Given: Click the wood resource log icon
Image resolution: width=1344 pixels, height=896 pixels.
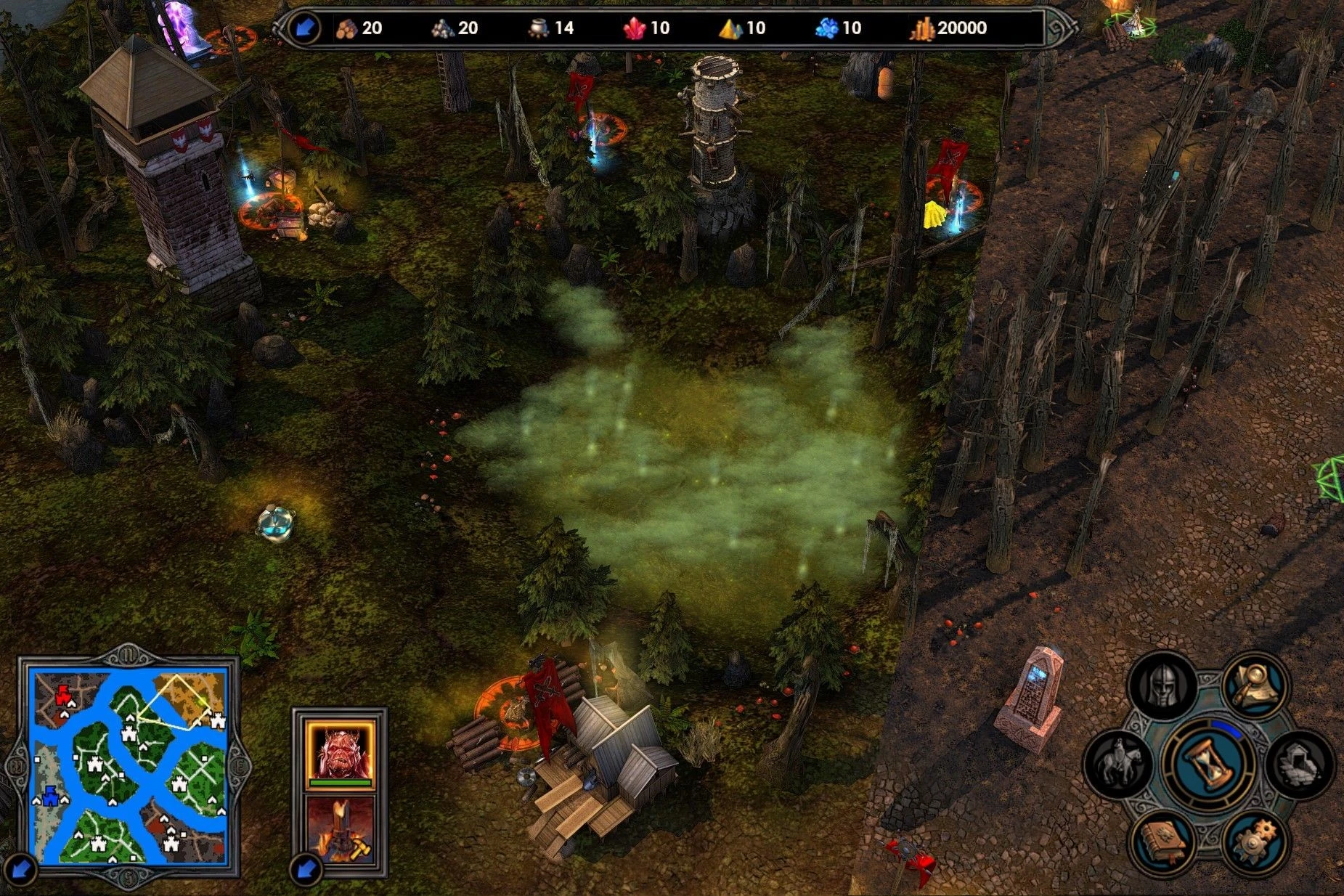Looking at the screenshot, I should [346, 29].
